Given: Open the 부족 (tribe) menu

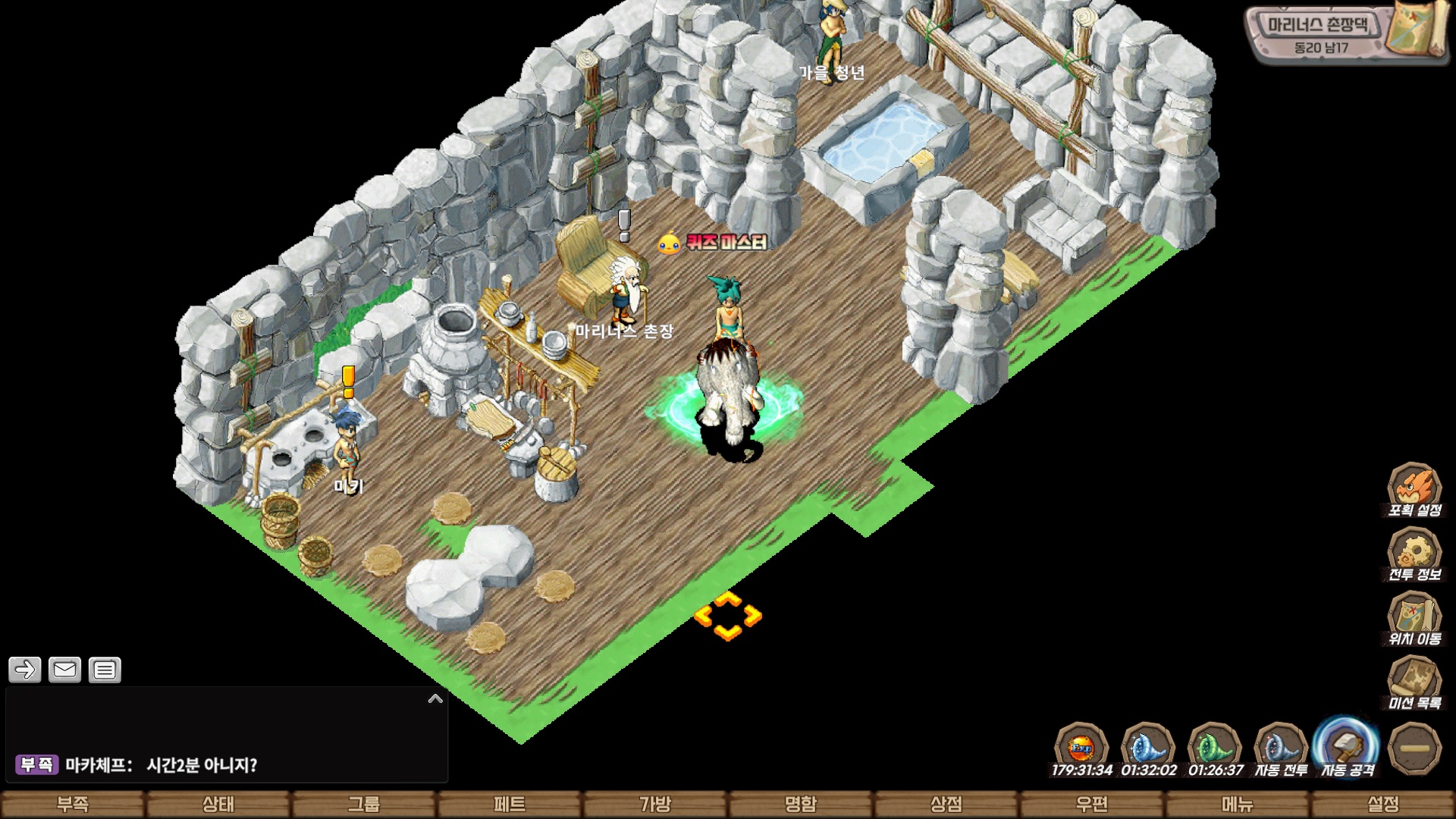Looking at the screenshot, I should pos(73,804).
